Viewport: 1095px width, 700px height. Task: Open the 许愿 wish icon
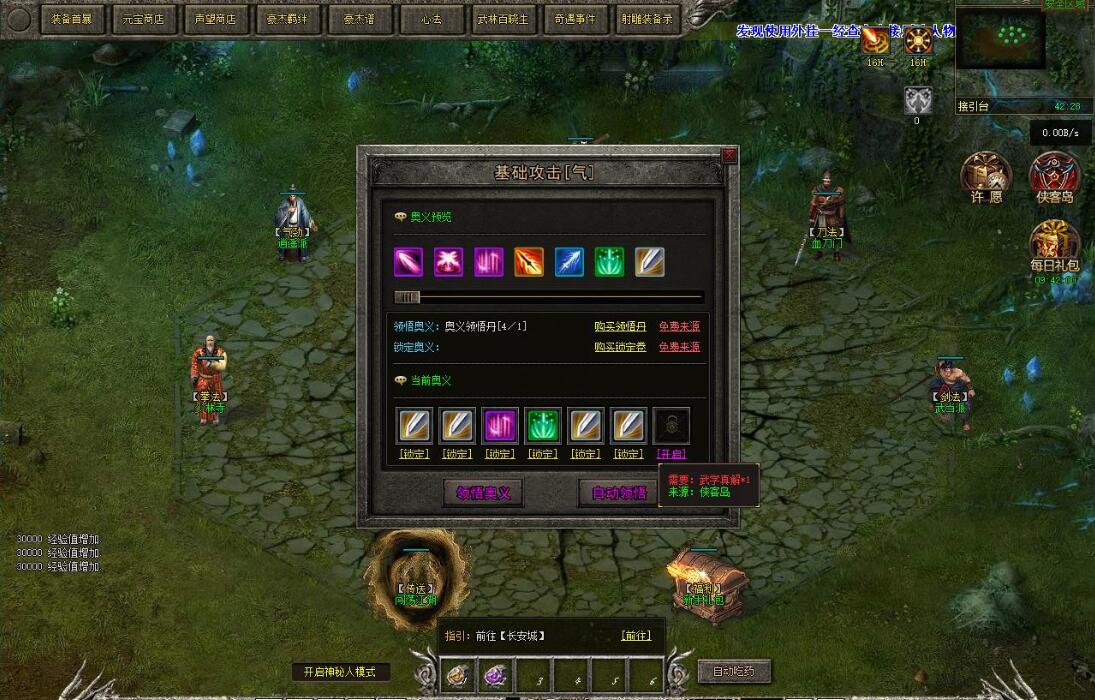986,177
